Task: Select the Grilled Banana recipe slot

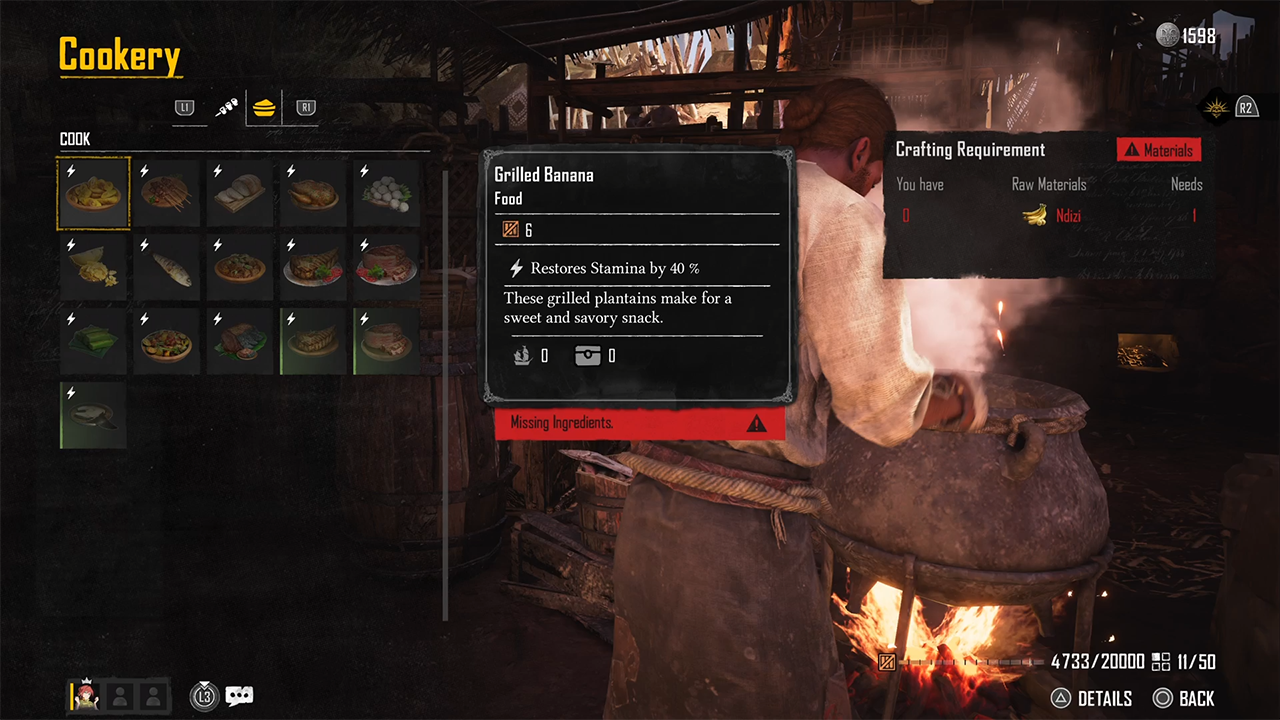Action: click(x=94, y=194)
